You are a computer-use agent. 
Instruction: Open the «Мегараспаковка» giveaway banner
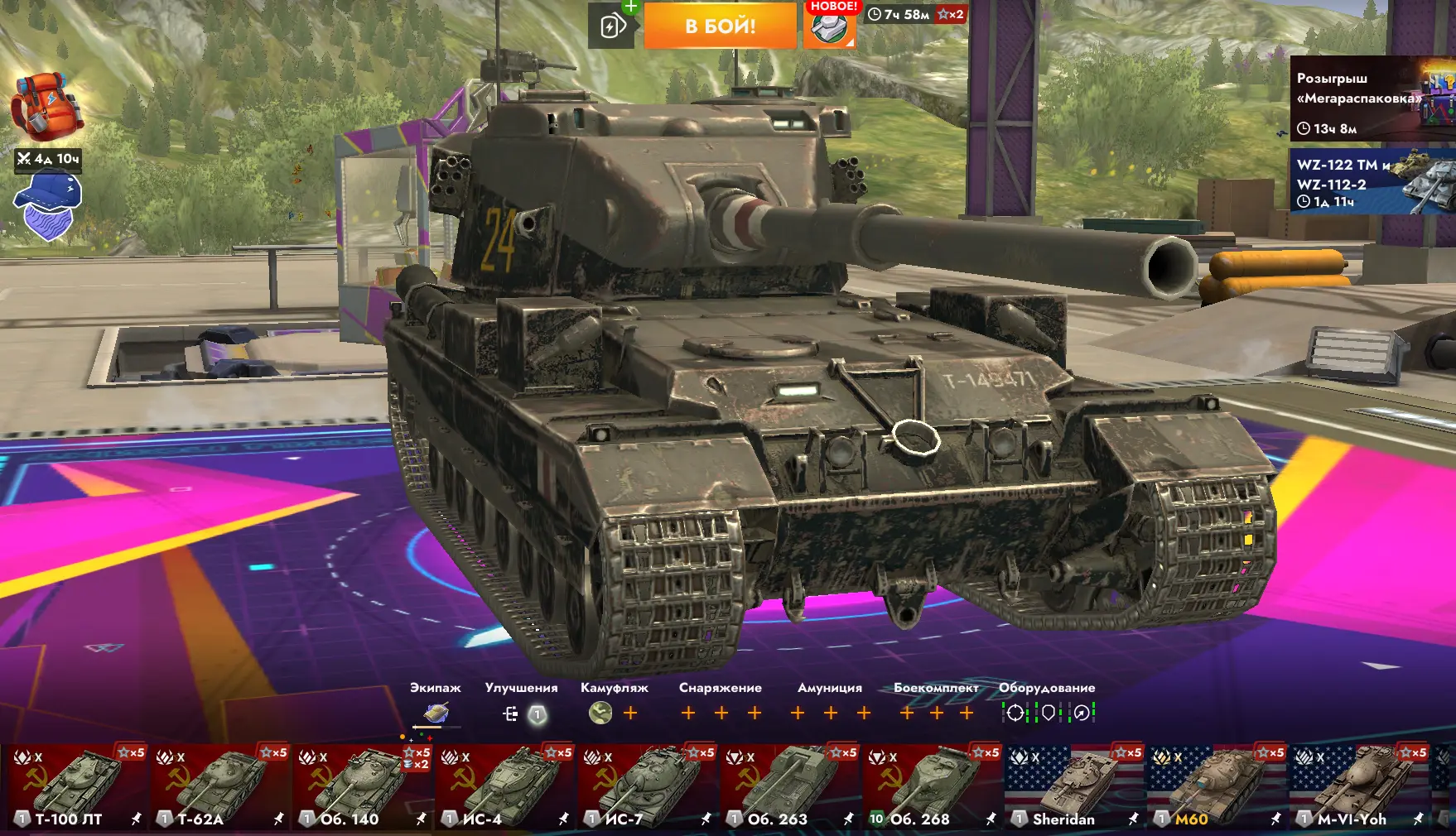click(1372, 99)
